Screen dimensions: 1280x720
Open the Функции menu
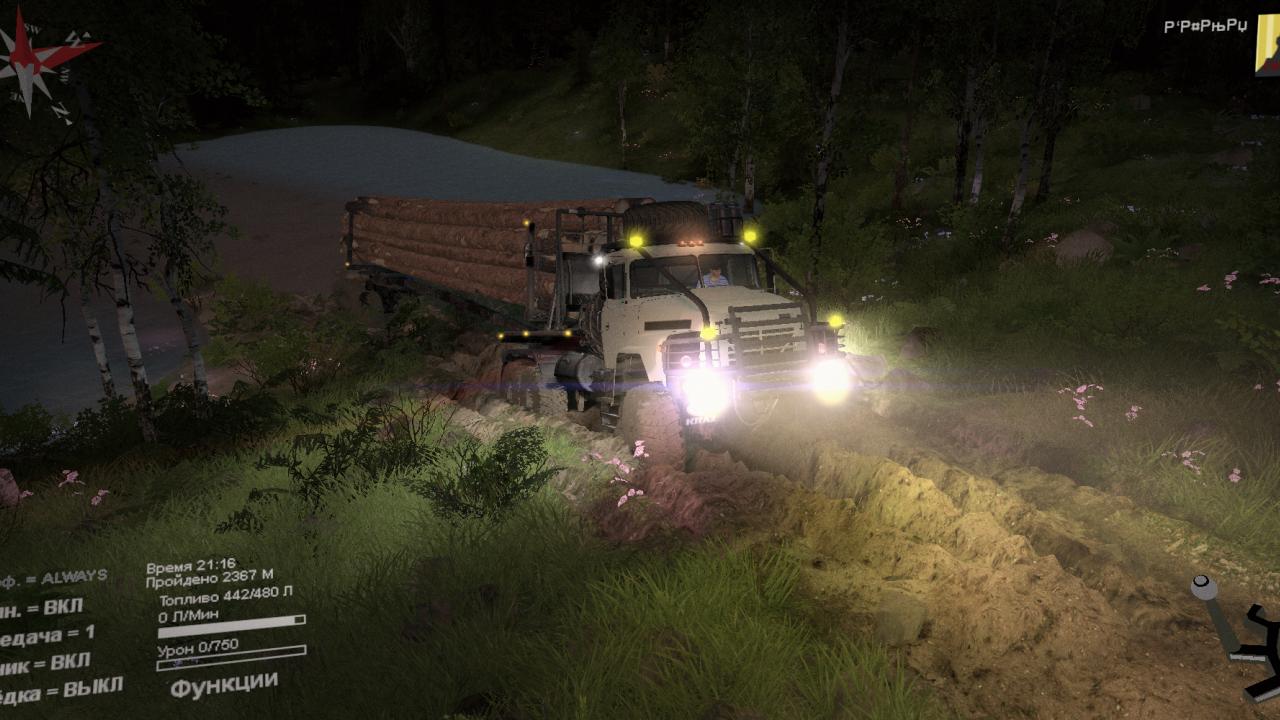(x=223, y=684)
